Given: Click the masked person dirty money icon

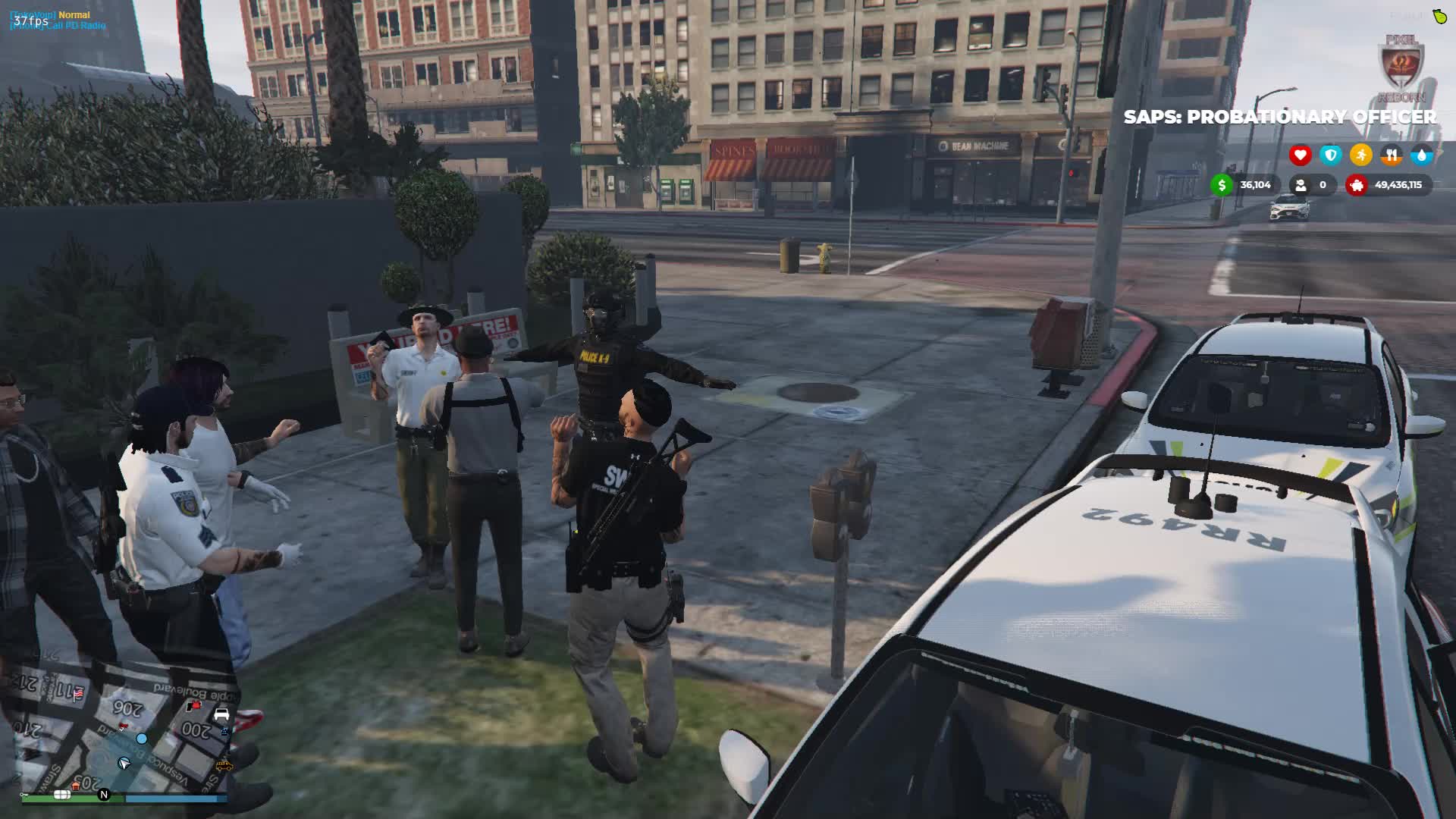Looking at the screenshot, I should 1301,185.
